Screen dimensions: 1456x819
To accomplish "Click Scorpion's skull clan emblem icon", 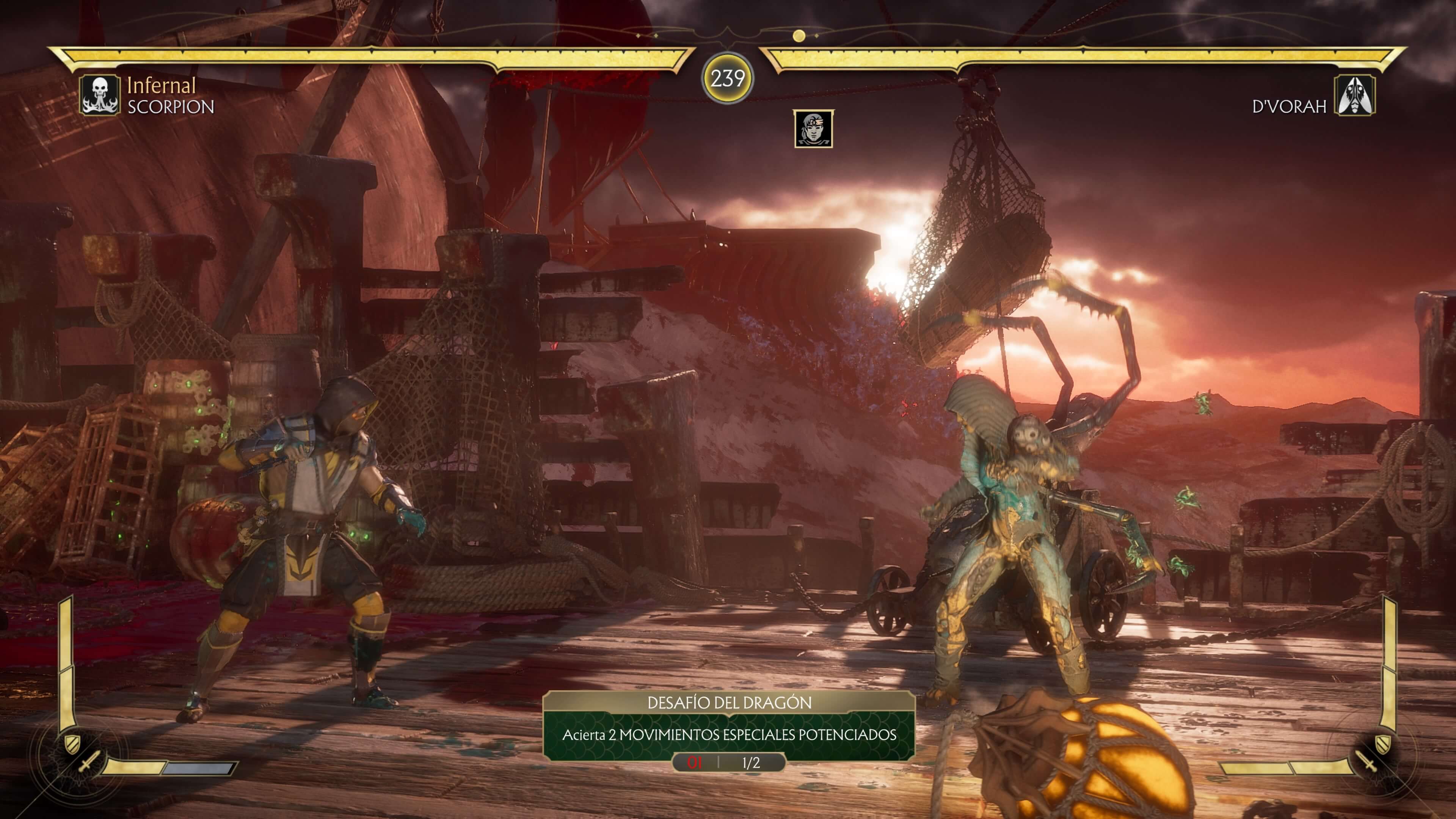I will click(99, 95).
